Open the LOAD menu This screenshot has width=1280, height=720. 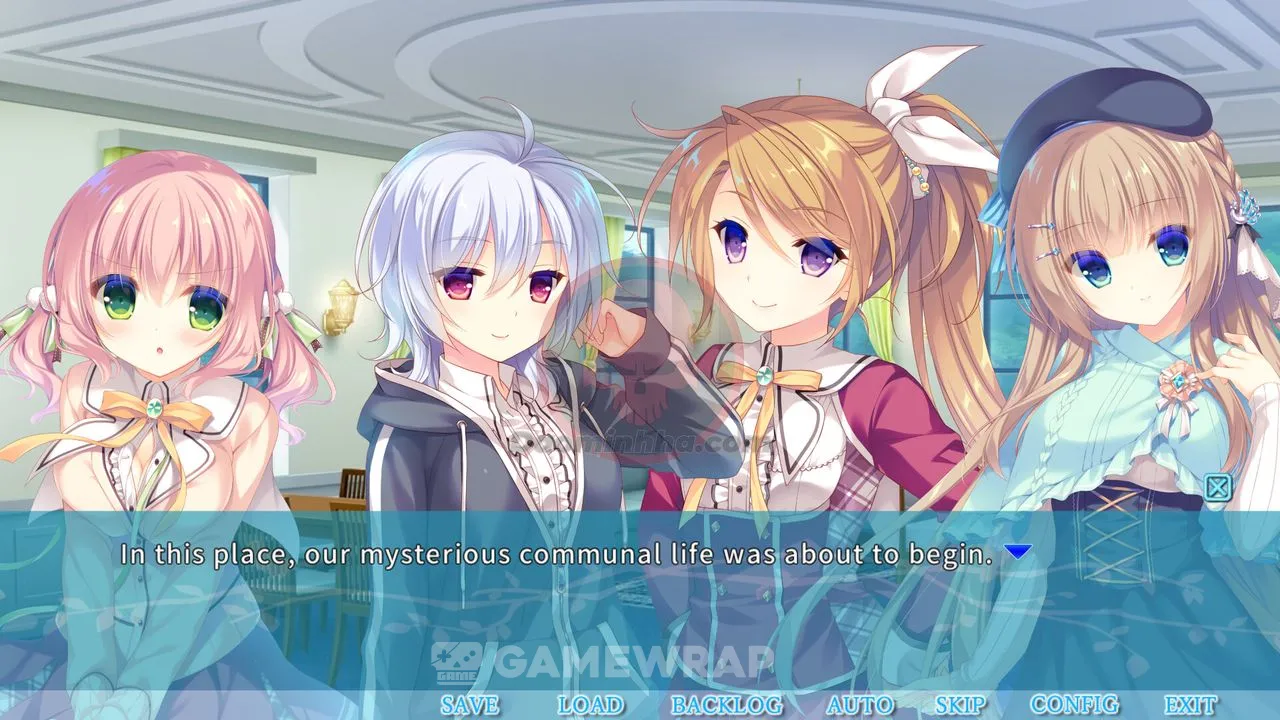pyautogui.click(x=590, y=705)
